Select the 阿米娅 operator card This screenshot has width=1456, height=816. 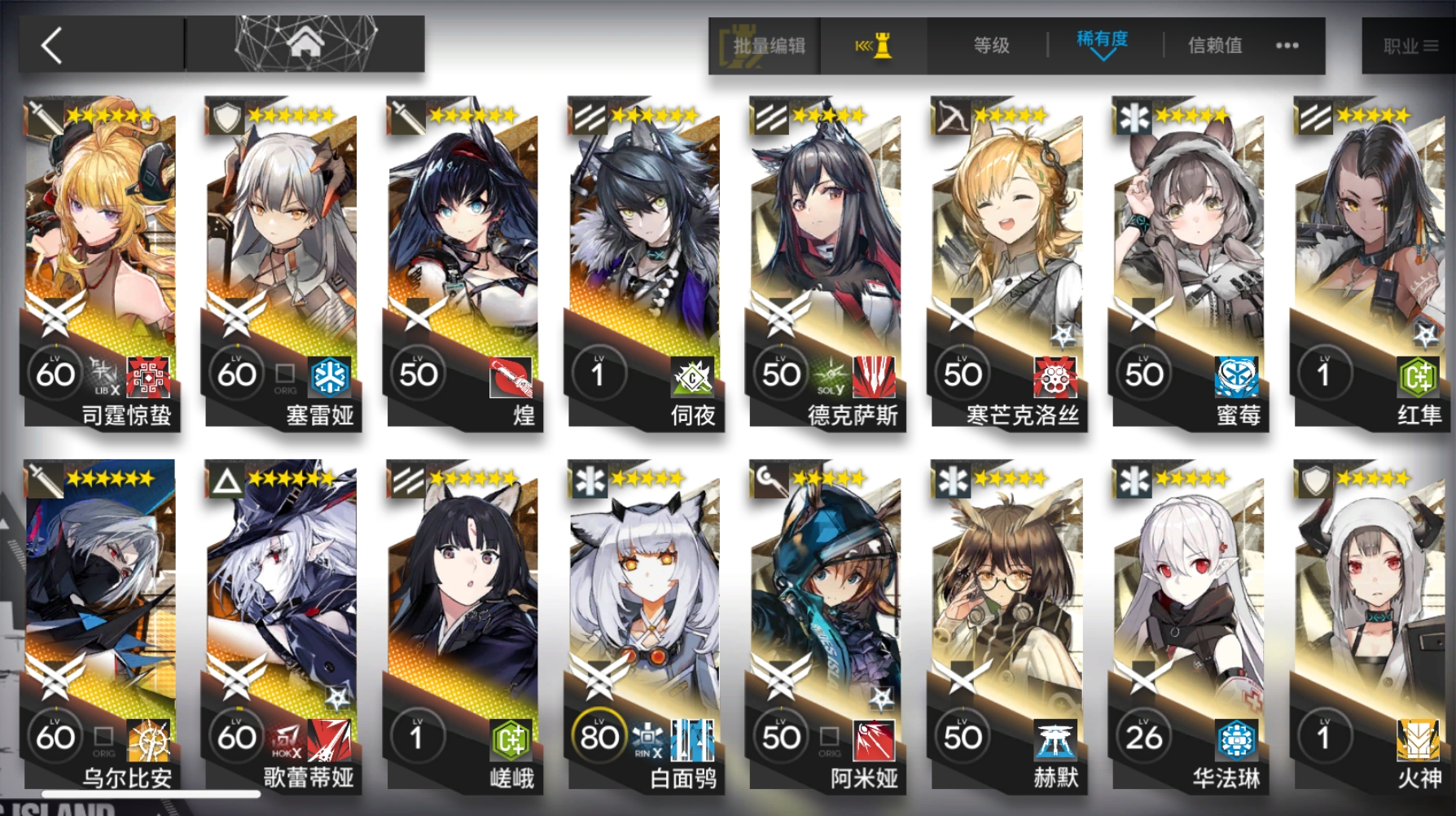[x=826, y=624]
